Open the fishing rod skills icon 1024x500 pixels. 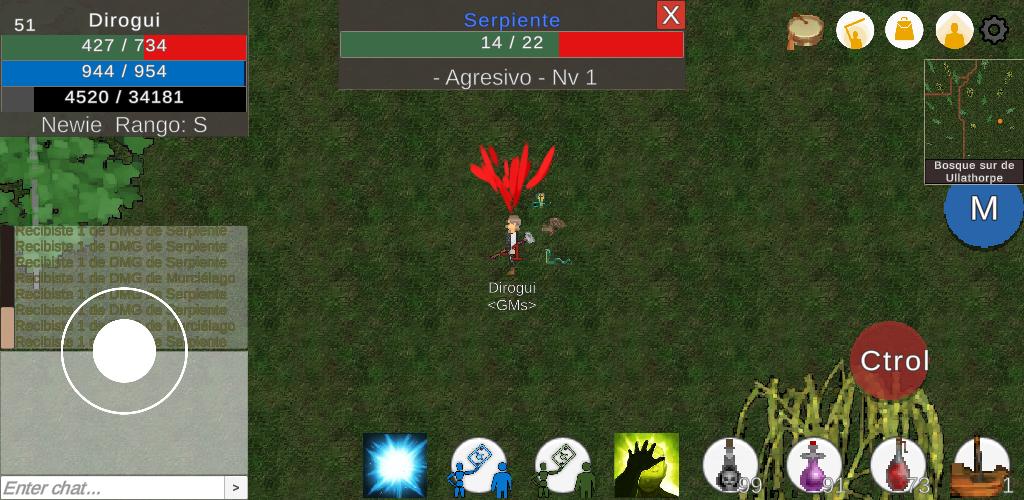click(855, 31)
